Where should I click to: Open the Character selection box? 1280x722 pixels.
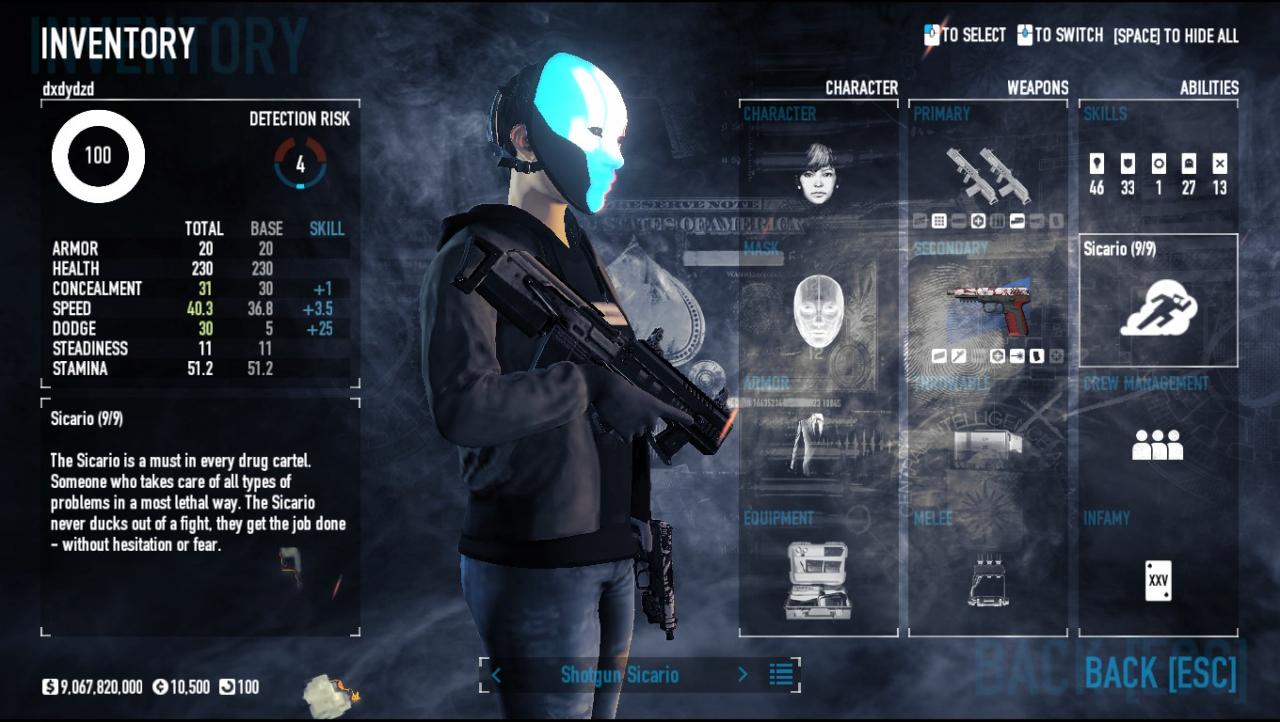click(818, 172)
